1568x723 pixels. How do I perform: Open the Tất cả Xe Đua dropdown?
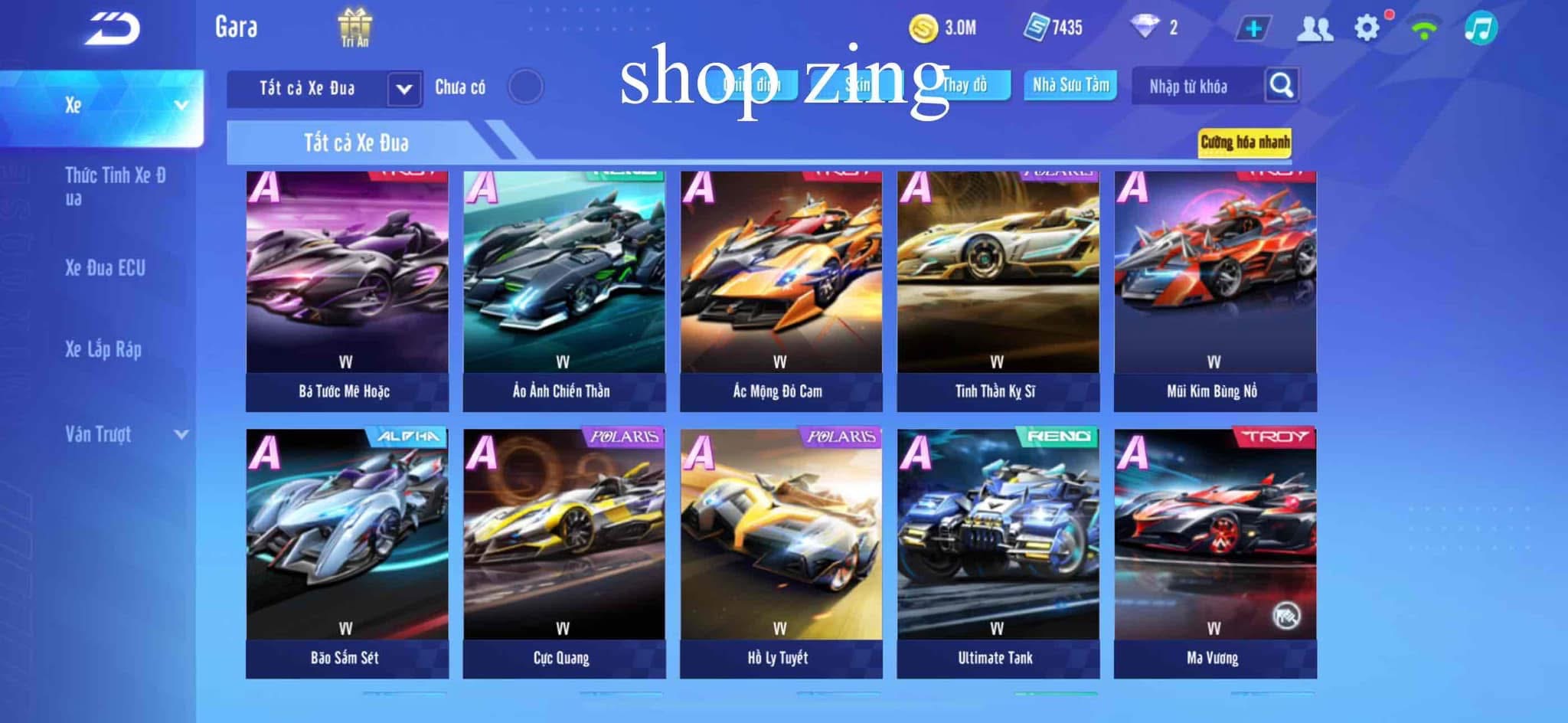(x=403, y=89)
